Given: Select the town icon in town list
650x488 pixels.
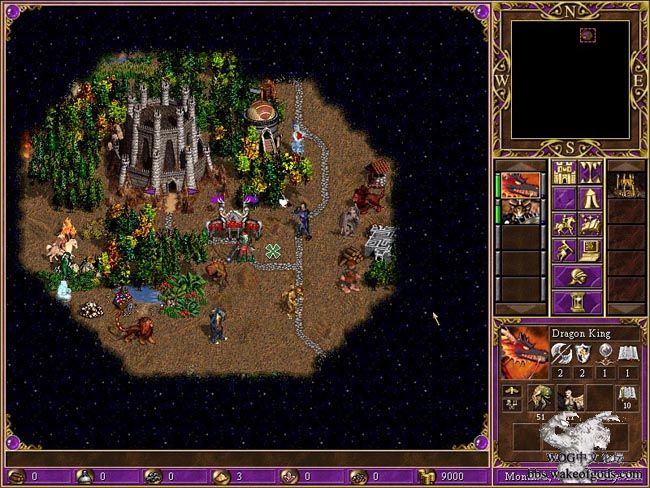Looking at the screenshot, I should [625, 185].
